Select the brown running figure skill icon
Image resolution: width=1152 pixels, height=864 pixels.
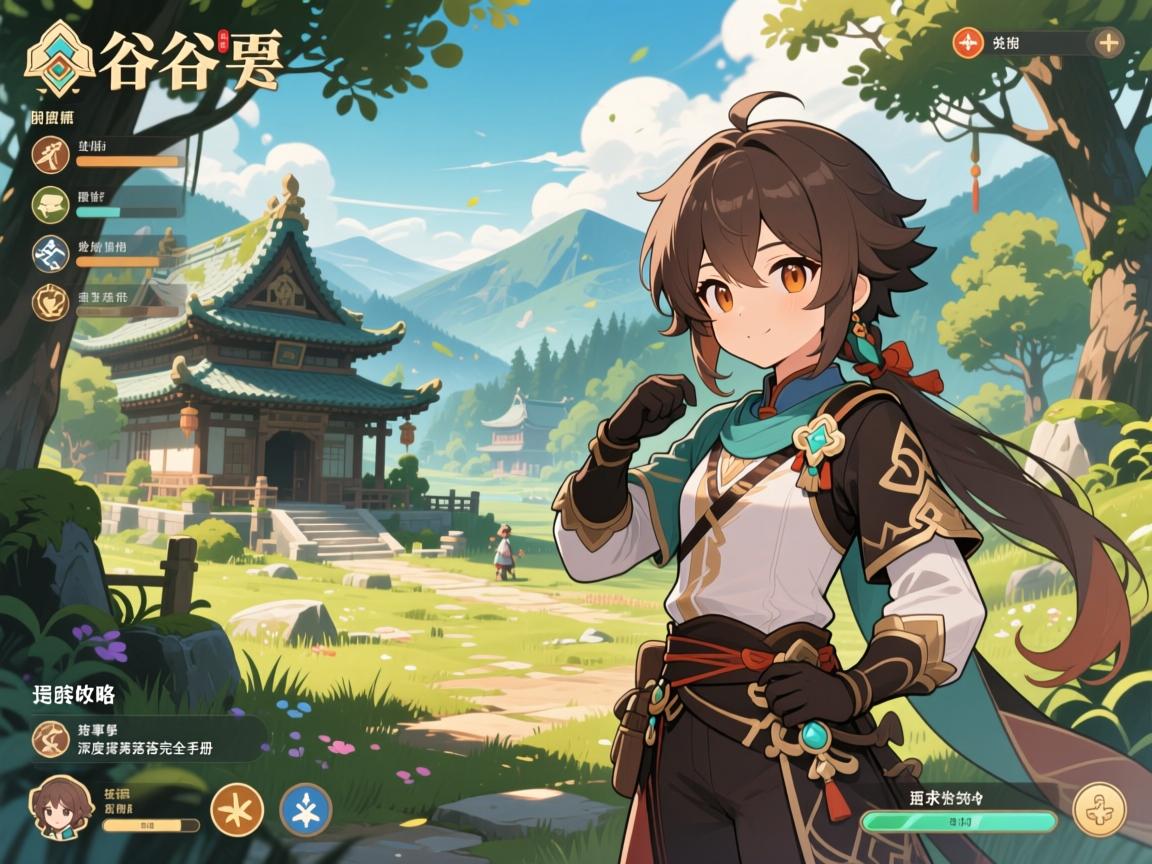[50, 155]
